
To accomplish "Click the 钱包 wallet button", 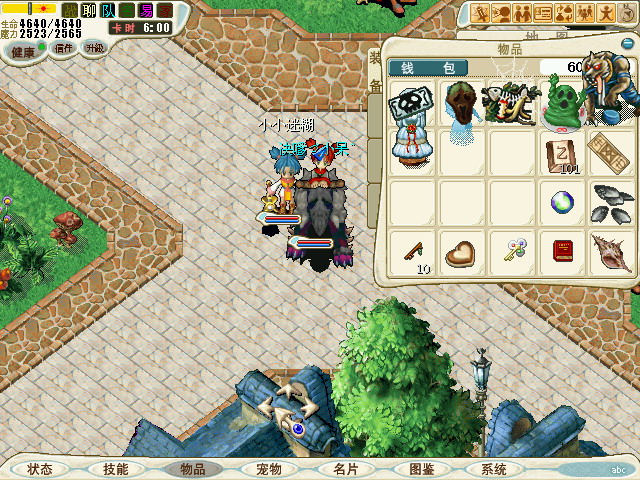I will coord(427,68).
